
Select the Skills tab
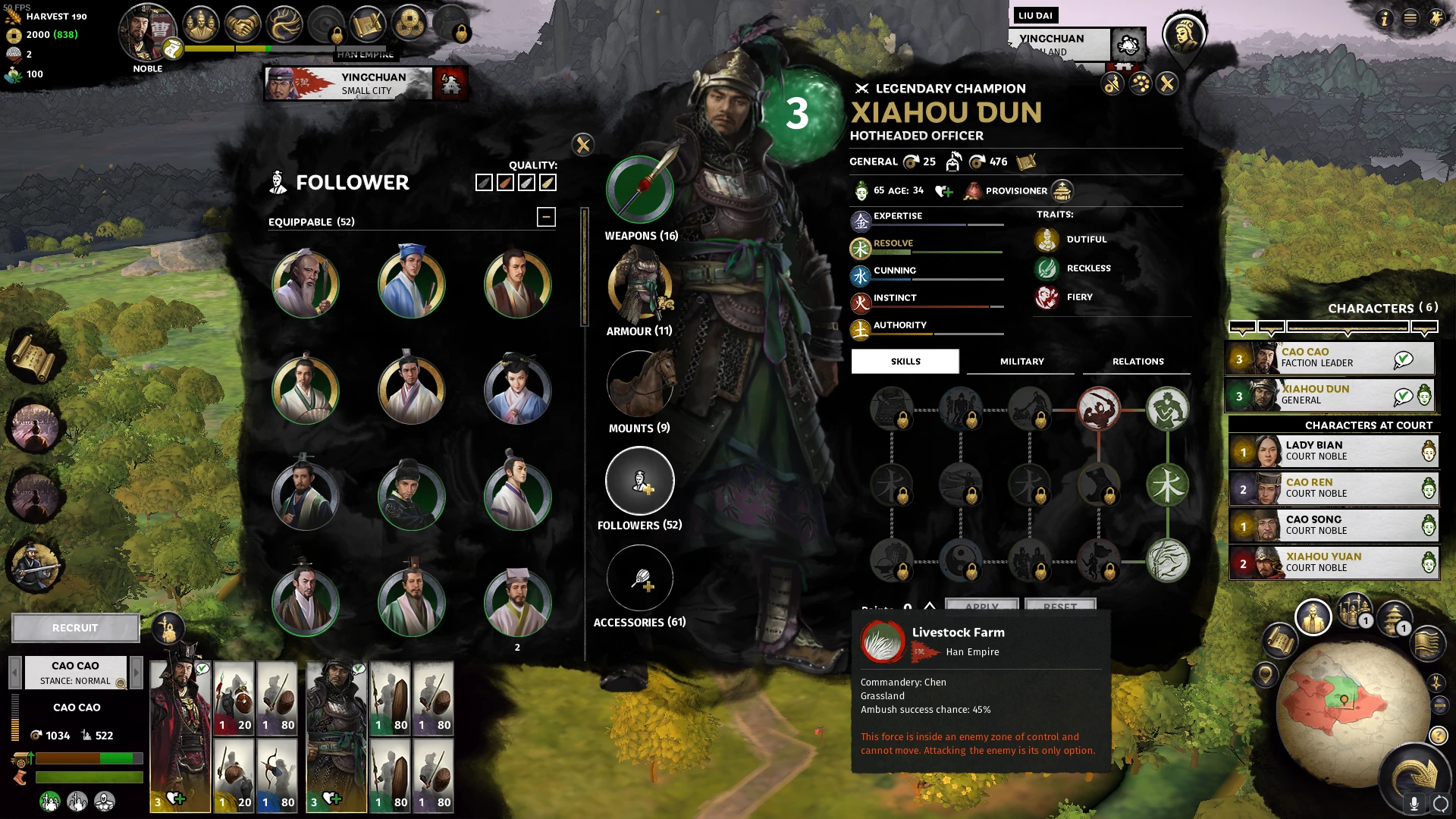(x=905, y=362)
